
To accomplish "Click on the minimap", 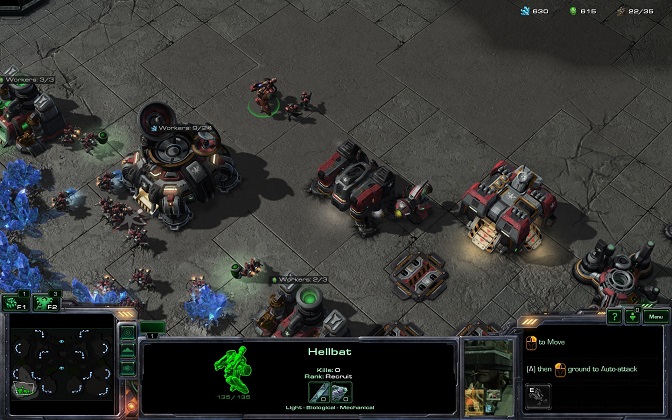I will [x=58, y=364].
